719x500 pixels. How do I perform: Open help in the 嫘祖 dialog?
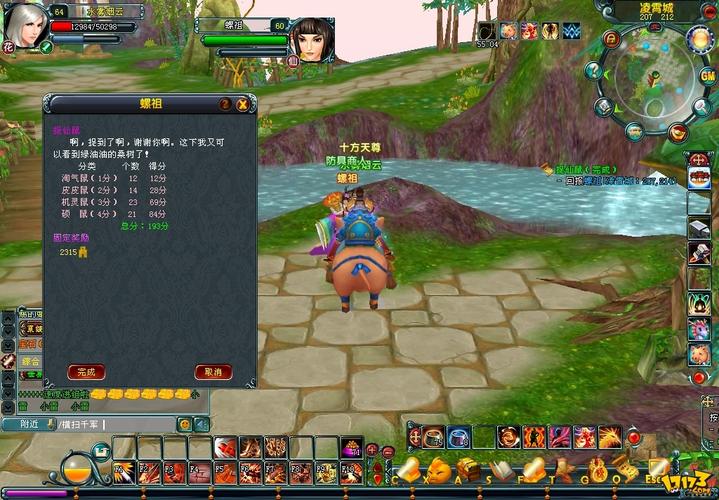coord(225,103)
